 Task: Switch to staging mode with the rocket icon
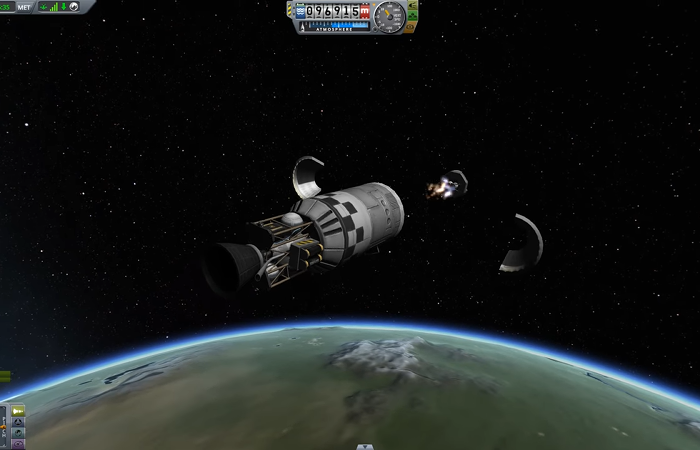tap(19, 411)
